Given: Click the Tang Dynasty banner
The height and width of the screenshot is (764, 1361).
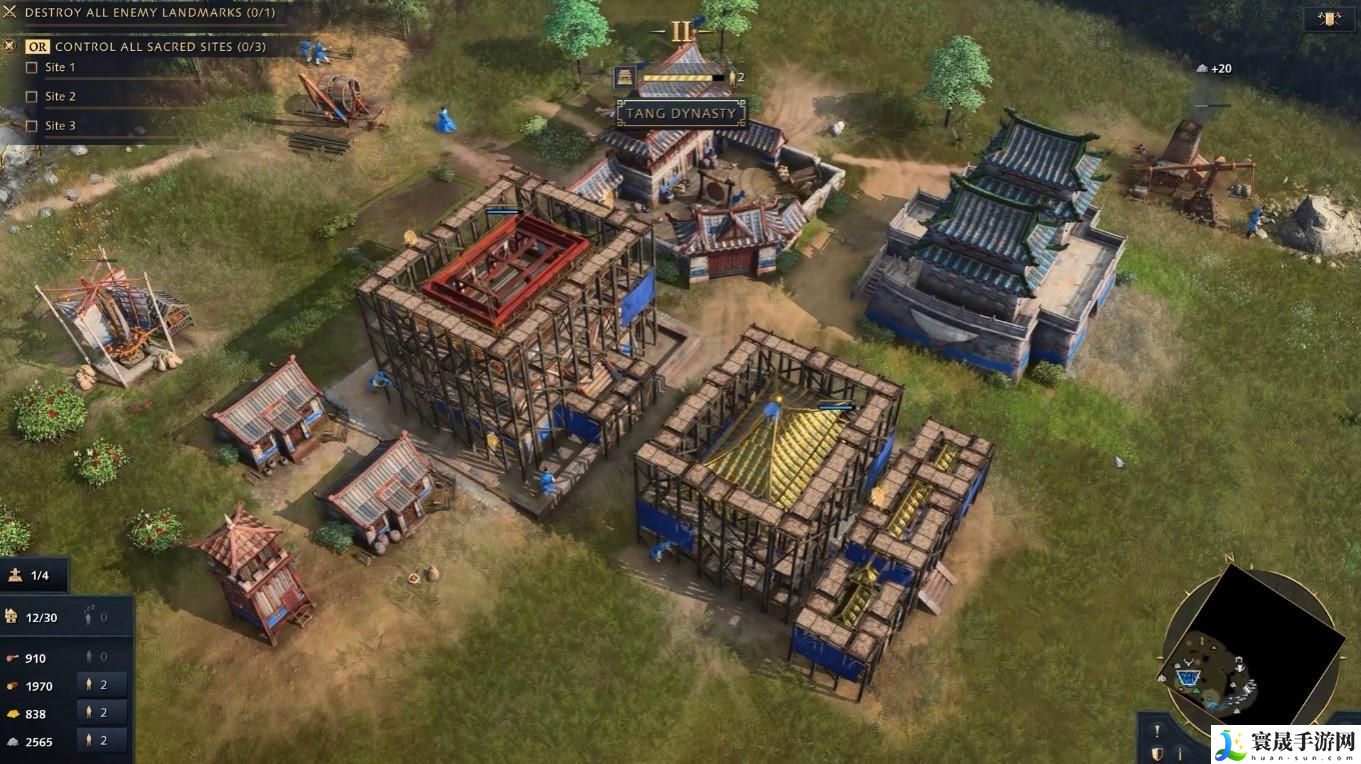Looking at the screenshot, I should [x=682, y=113].
